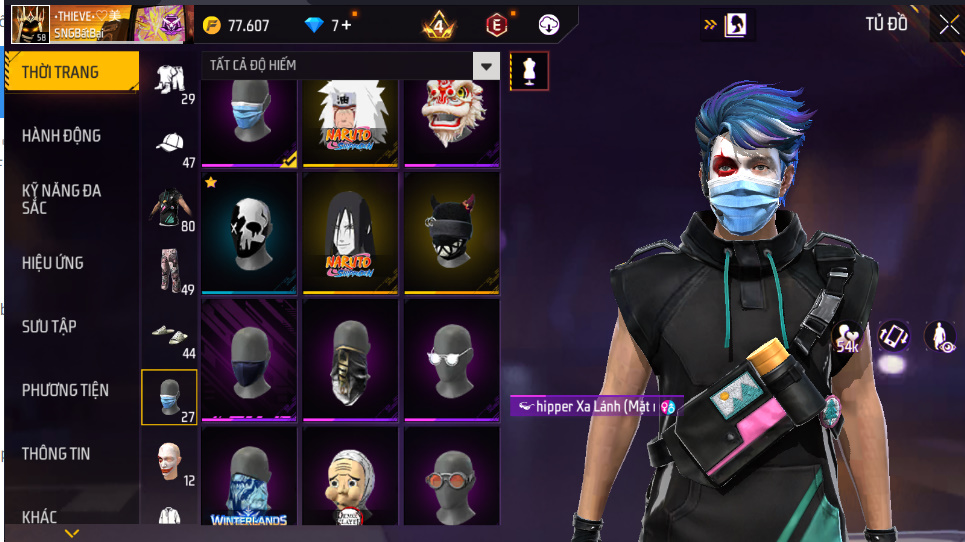Viewport: 965px width, 542px height.
Task: Show the Thông Tin section
Action: pos(56,454)
